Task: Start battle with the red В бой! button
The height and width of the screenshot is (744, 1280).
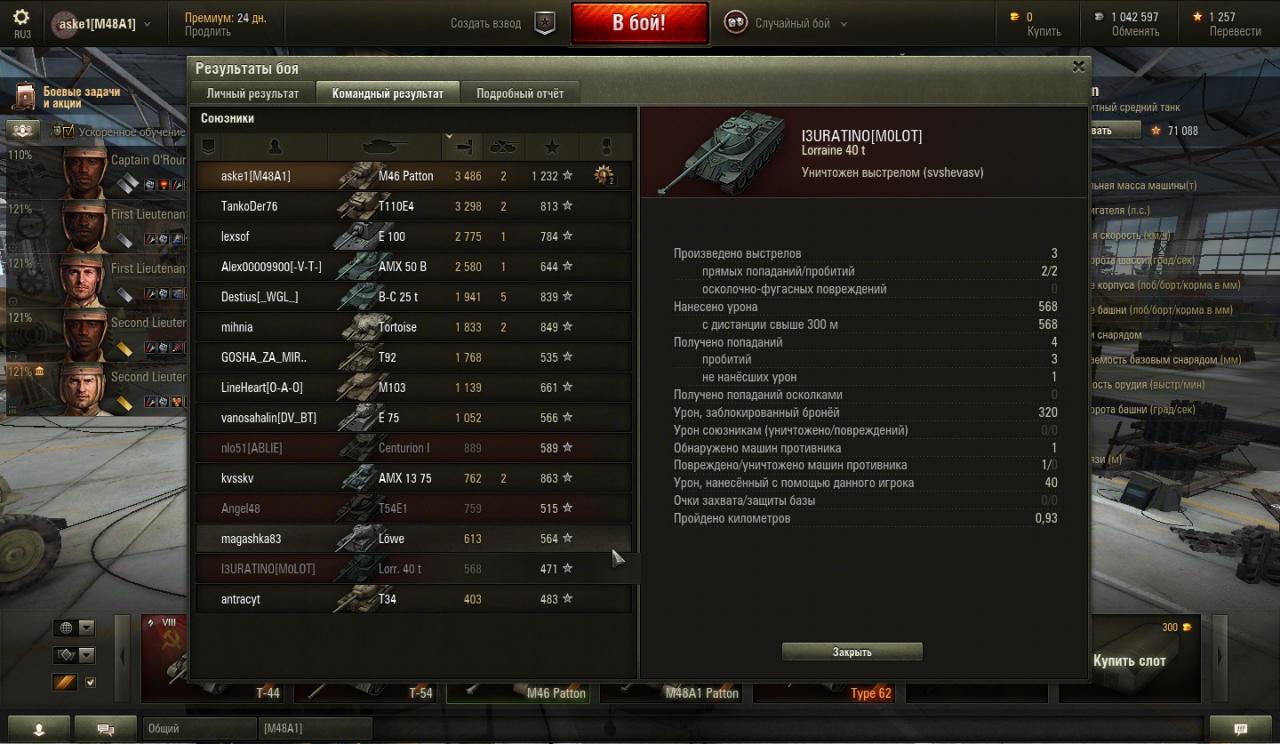Action: (639, 23)
